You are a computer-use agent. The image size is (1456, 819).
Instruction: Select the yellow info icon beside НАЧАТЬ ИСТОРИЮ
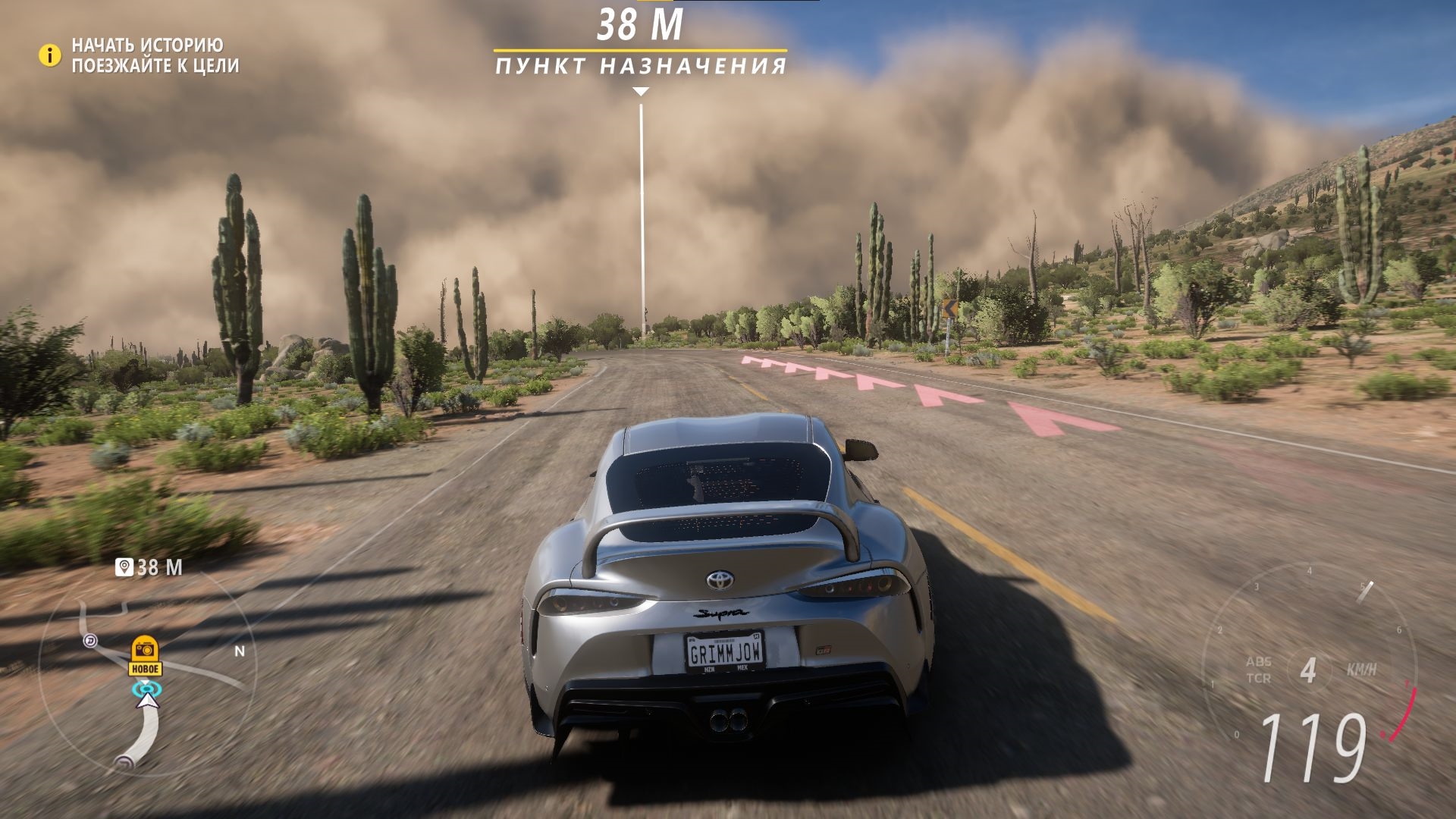point(49,55)
